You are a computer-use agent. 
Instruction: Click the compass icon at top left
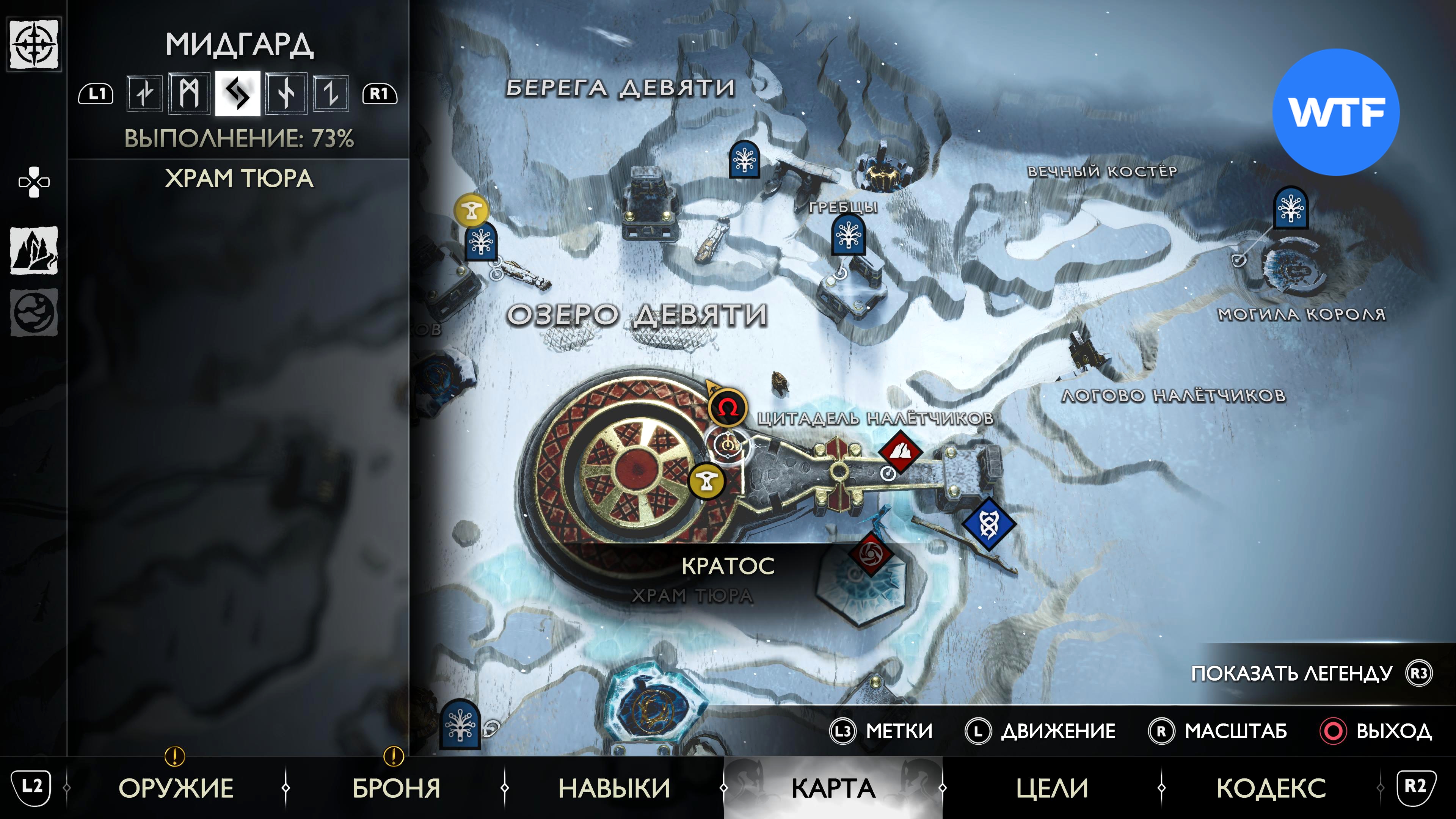[x=34, y=44]
